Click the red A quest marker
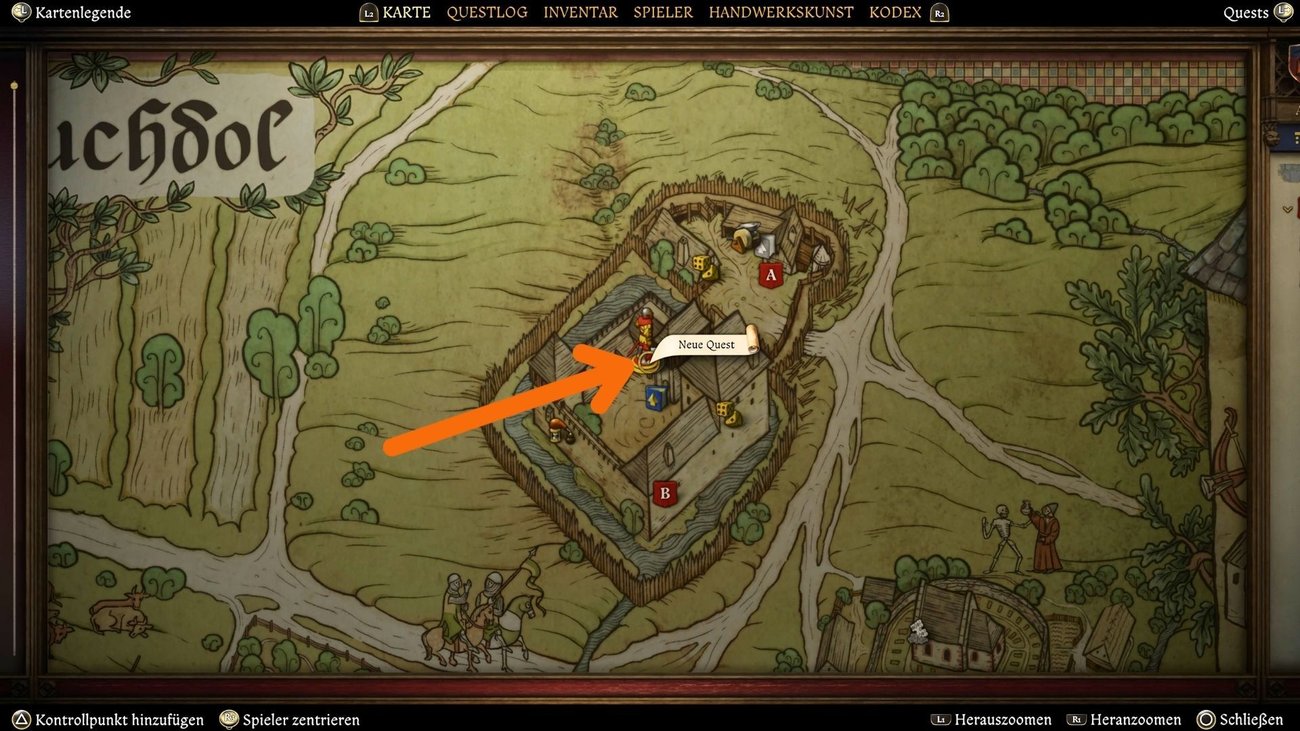The image size is (1300, 731). 770,275
